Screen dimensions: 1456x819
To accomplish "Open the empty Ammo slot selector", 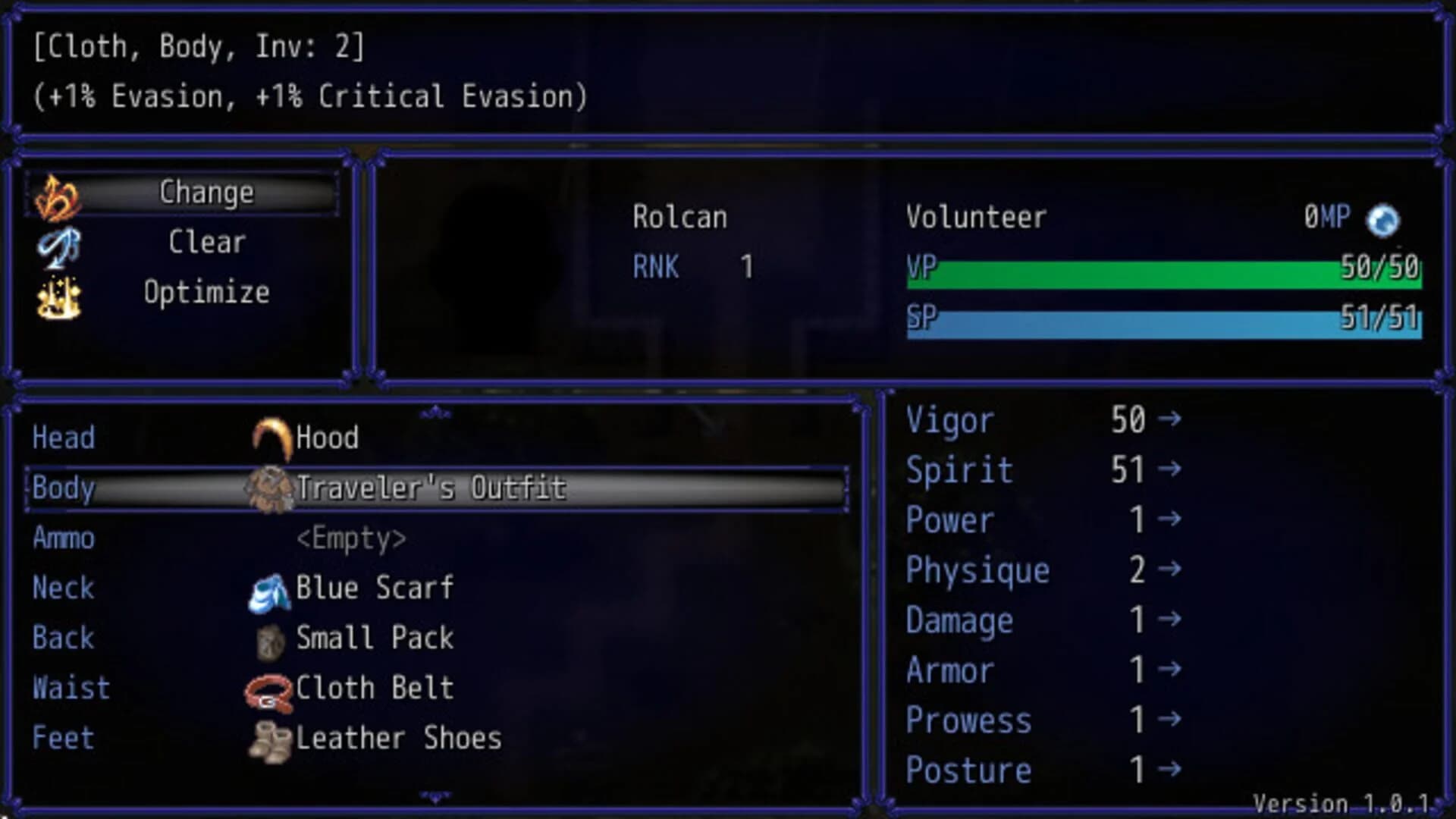I will coord(351,538).
